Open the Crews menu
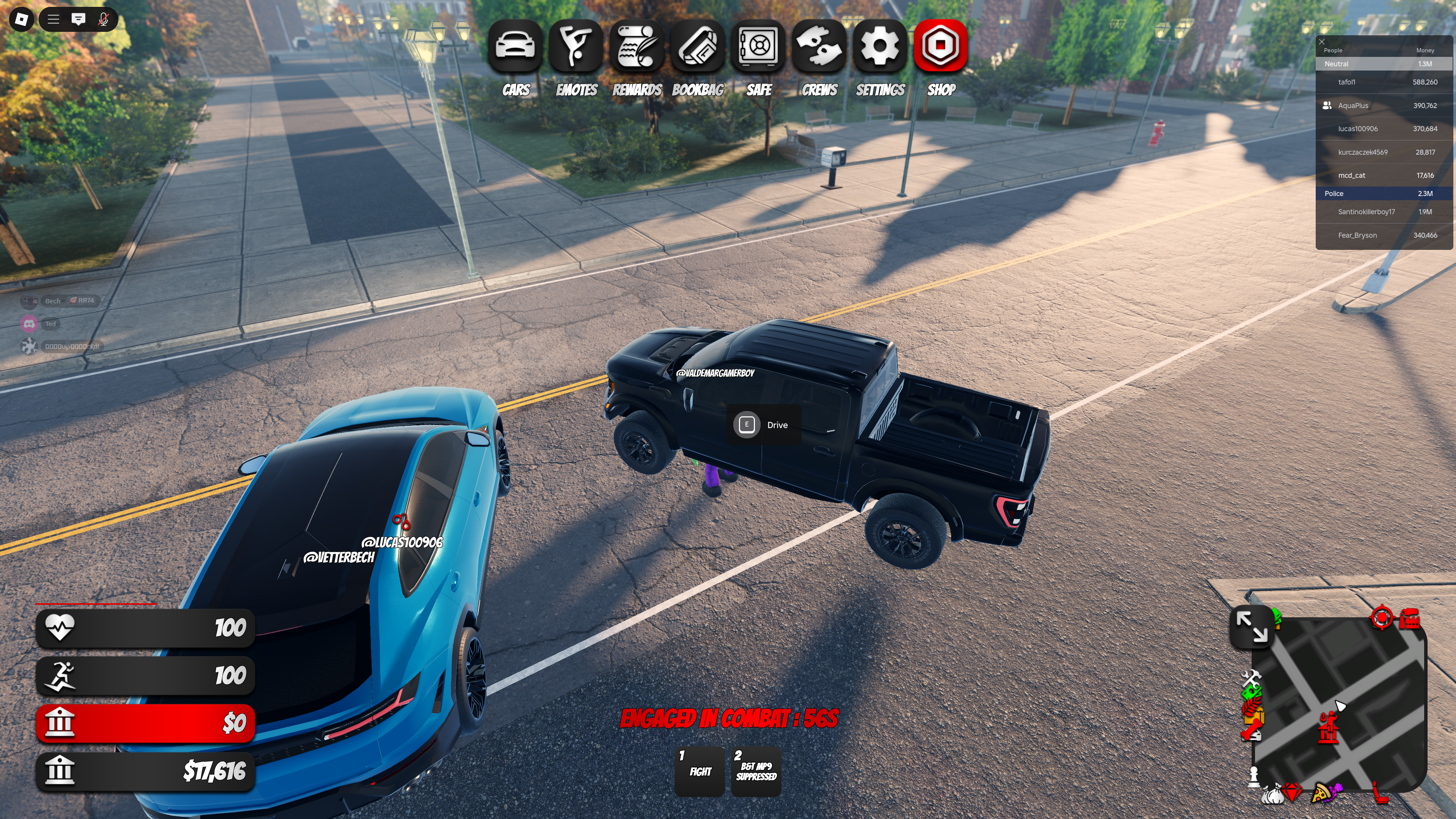Screen dimensions: 1456x819 (819, 46)
